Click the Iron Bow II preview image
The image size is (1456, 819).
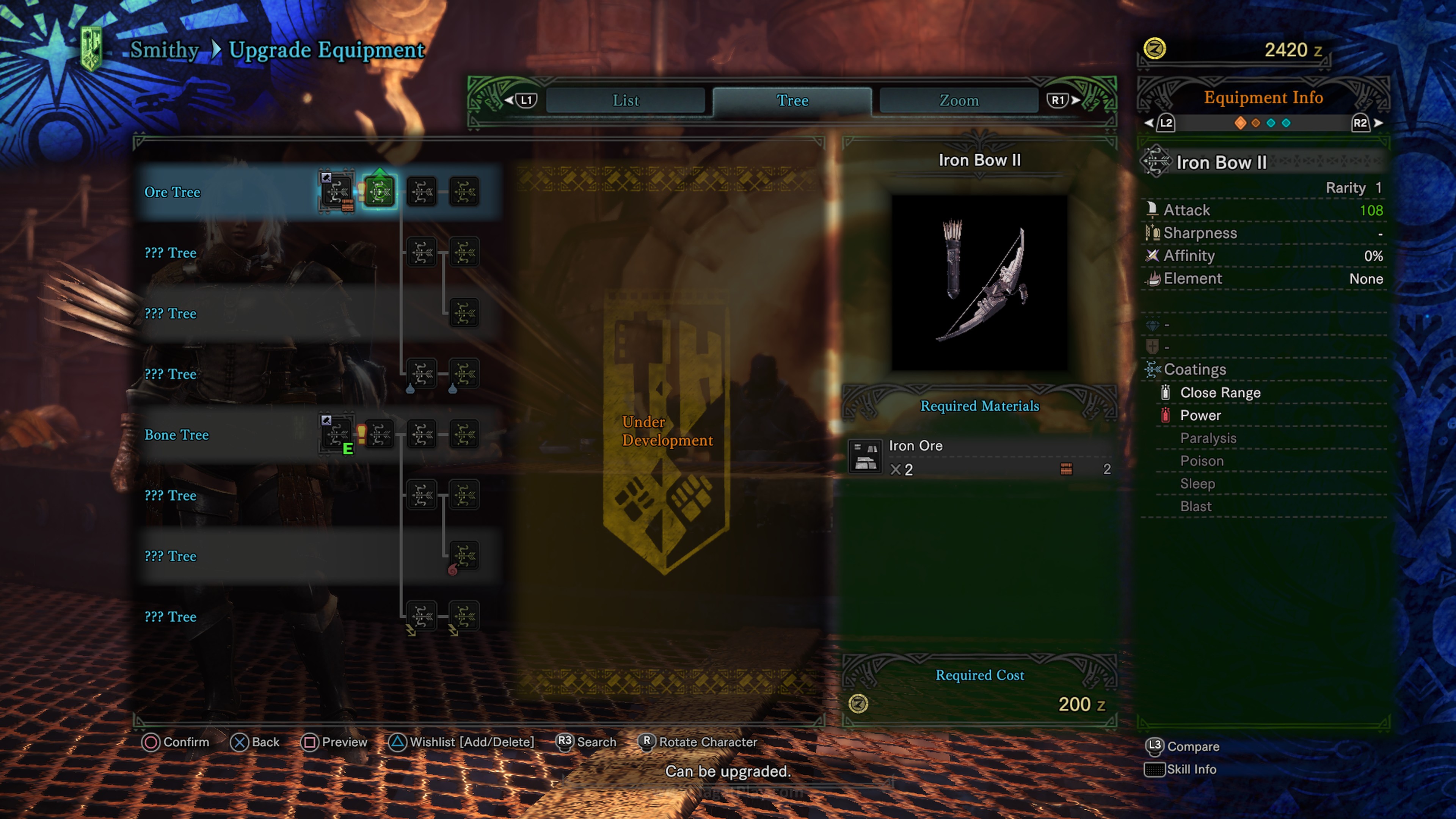coord(979,282)
